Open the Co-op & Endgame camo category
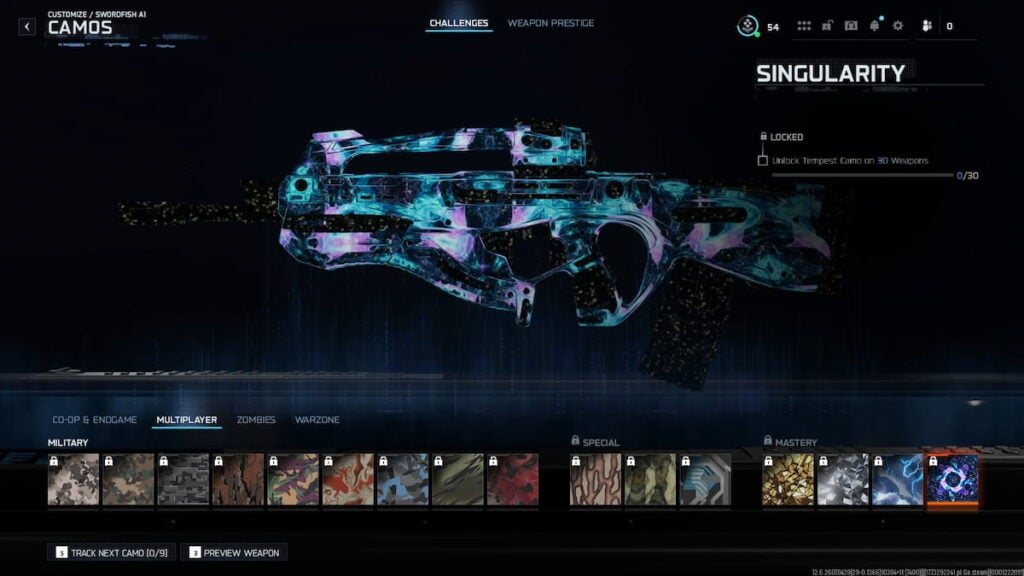Image resolution: width=1024 pixels, height=576 pixels. tap(95, 420)
